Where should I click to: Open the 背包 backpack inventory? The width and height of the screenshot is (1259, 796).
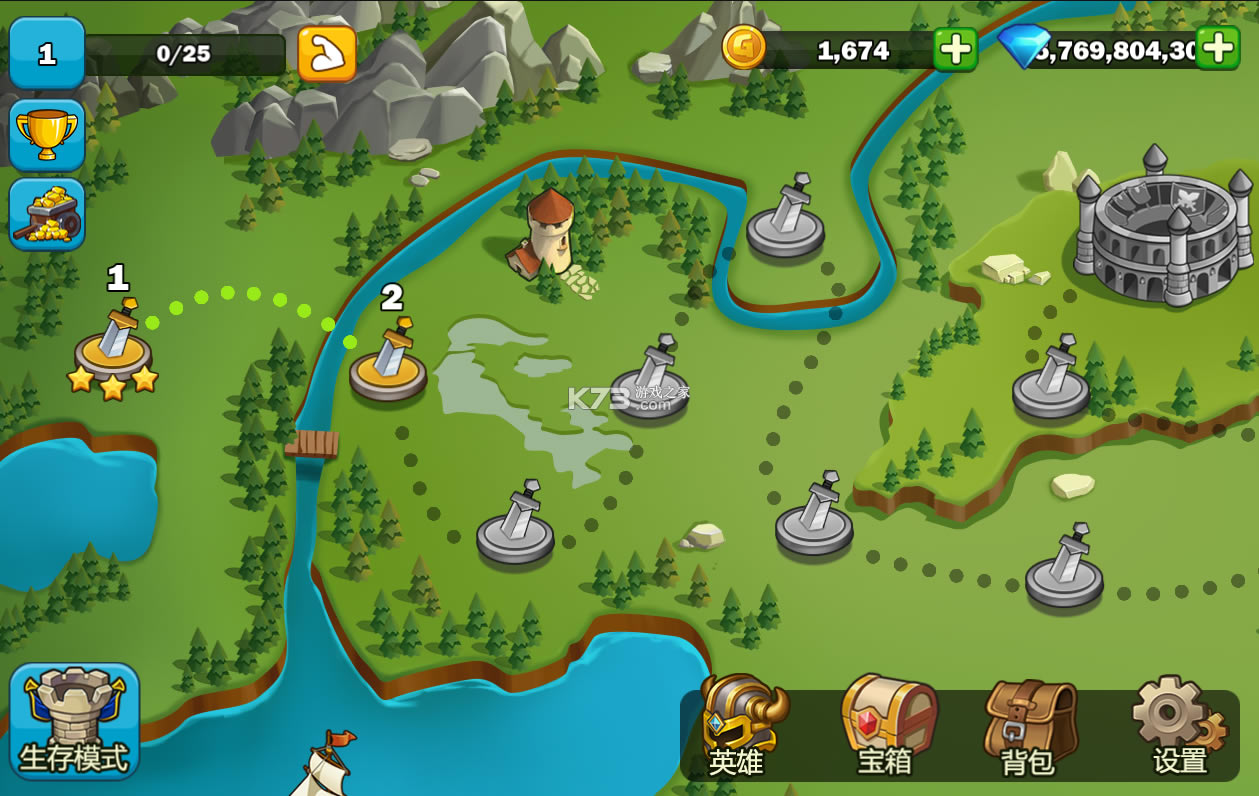point(1029,727)
